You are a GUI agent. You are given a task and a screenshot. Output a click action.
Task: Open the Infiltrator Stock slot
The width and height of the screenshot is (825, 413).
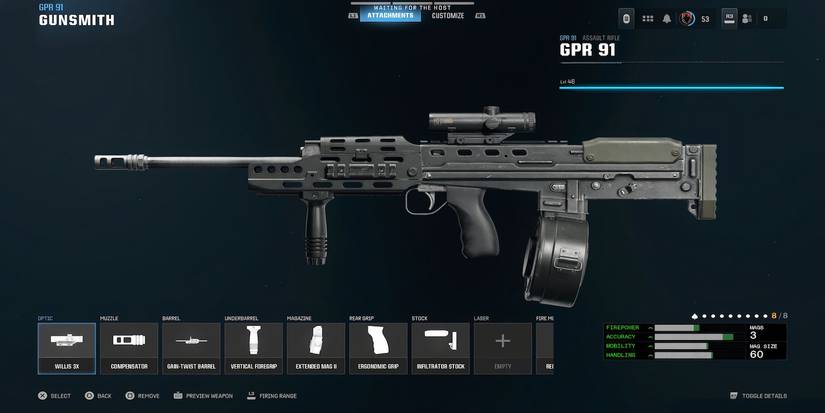click(440, 348)
